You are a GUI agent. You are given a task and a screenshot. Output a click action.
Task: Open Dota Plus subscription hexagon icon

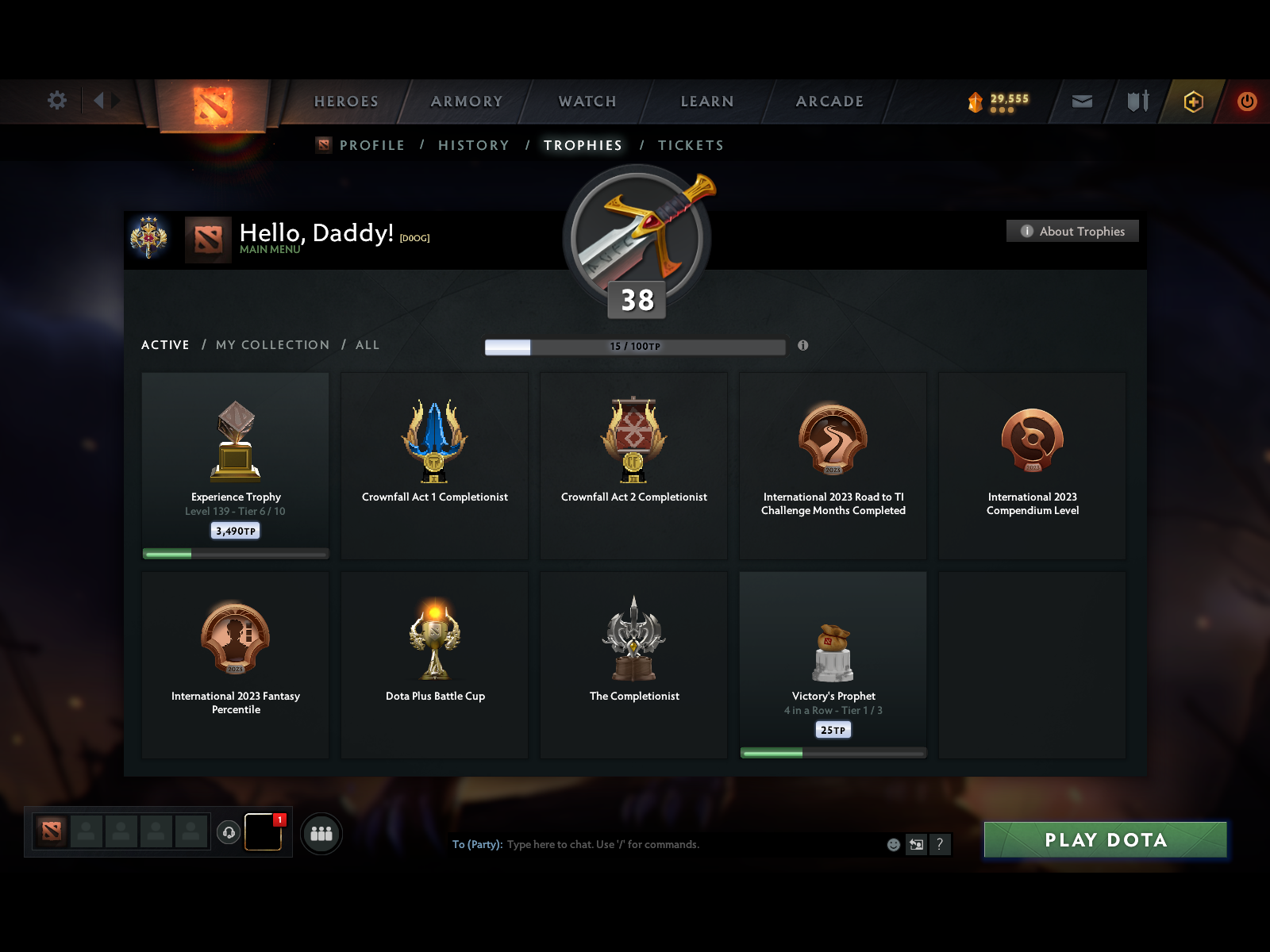1192,102
